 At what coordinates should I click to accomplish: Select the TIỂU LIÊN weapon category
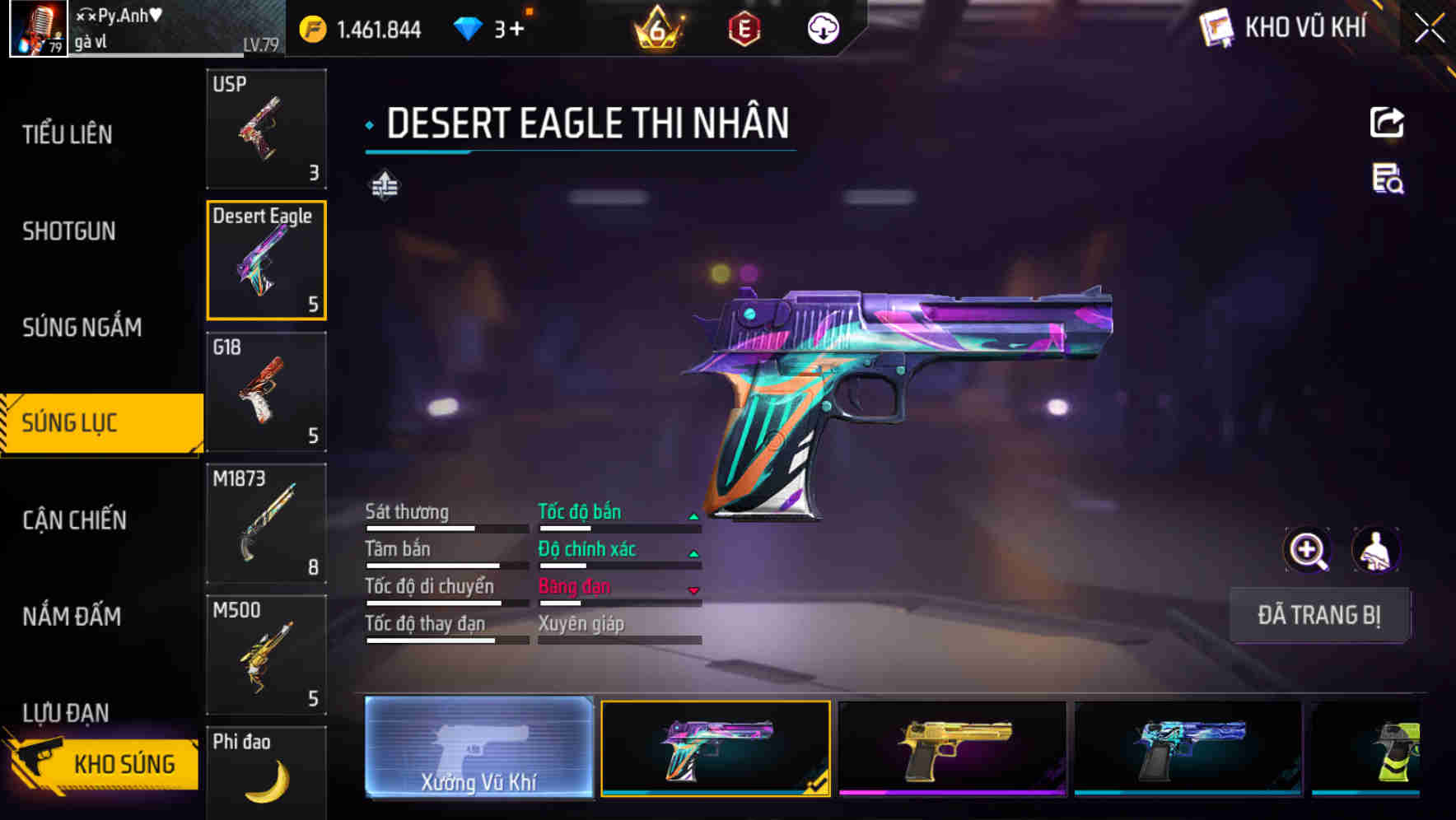click(69, 134)
